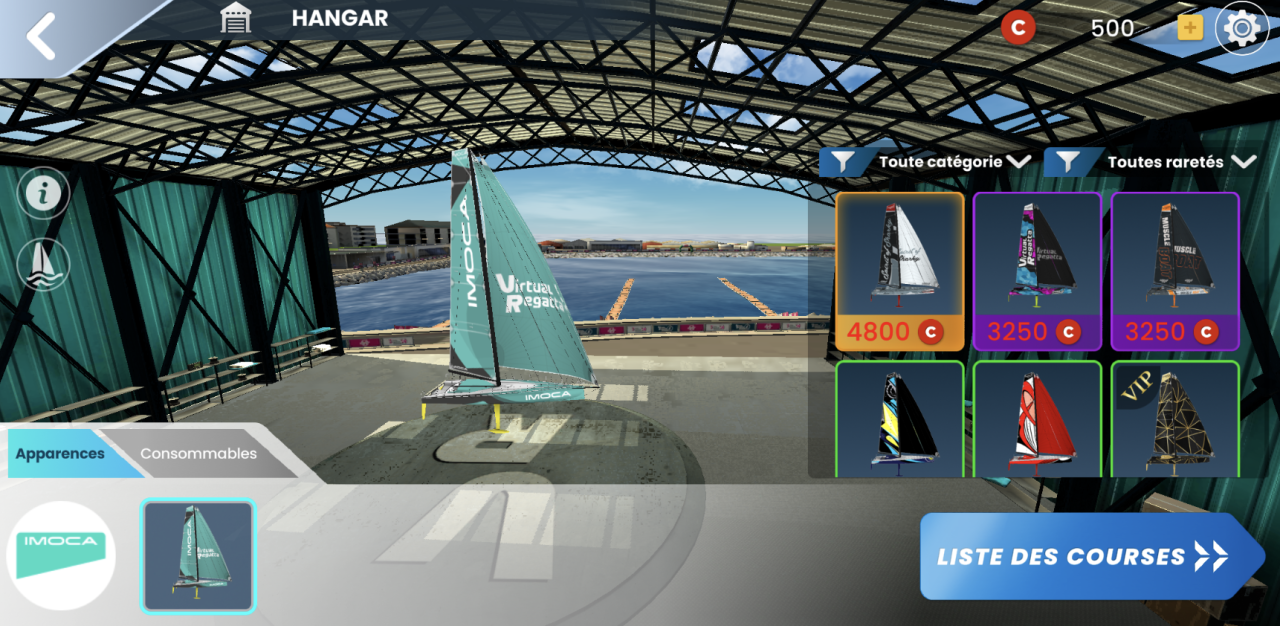The width and height of the screenshot is (1280, 626).
Task: Add credits with the yellow plus button
Action: (x=1189, y=28)
